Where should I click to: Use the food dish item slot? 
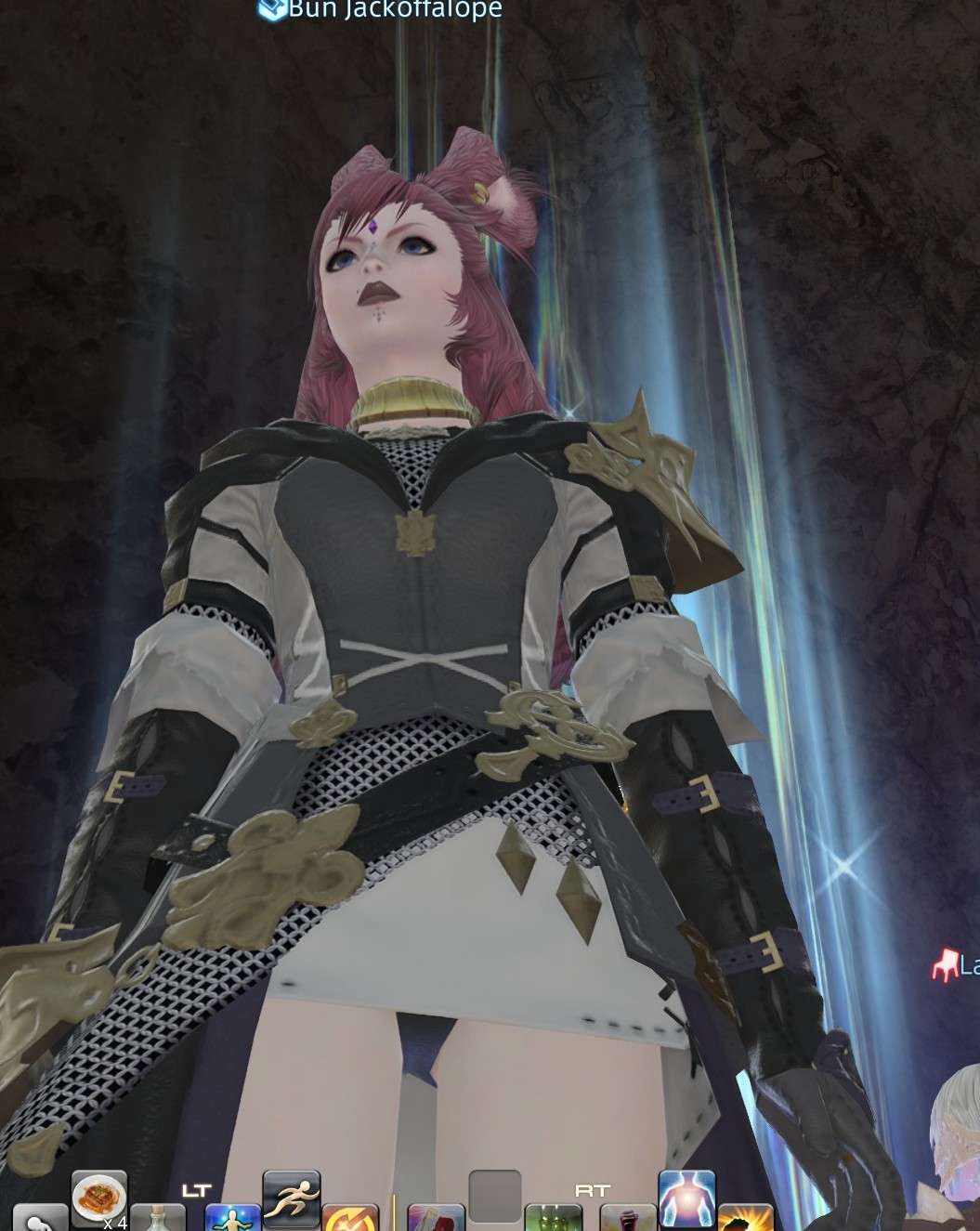pyautogui.click(x=98, y=1197)
